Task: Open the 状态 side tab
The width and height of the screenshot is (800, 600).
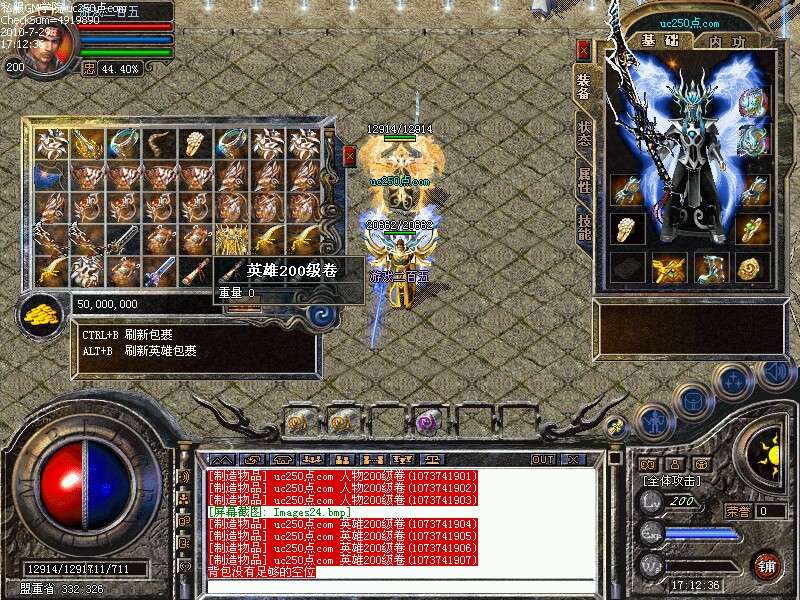Action: click(x=584, y=135)
